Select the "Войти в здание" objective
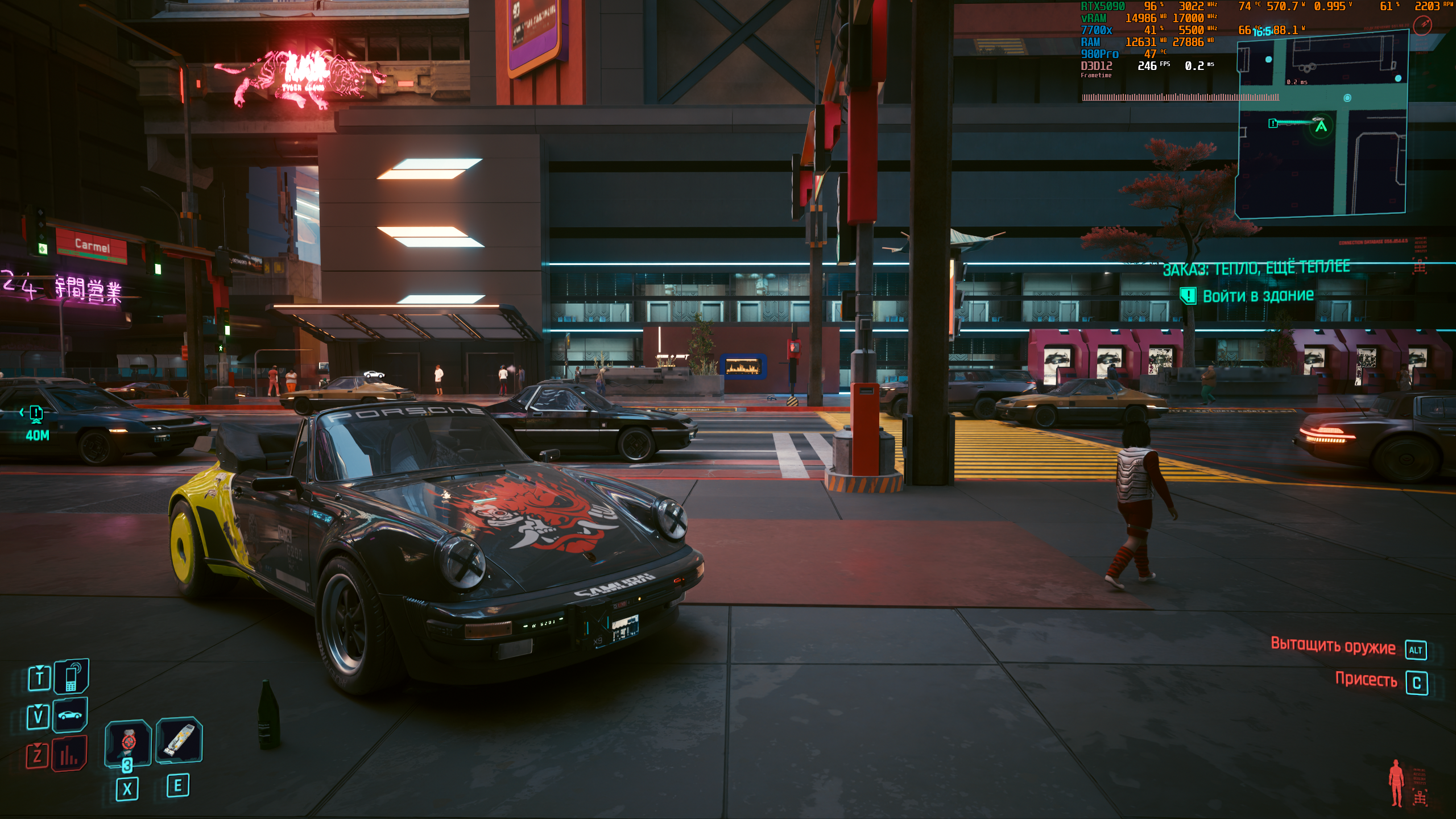The height and width of the screenshot is (819, 1456). coord(1258,296)
